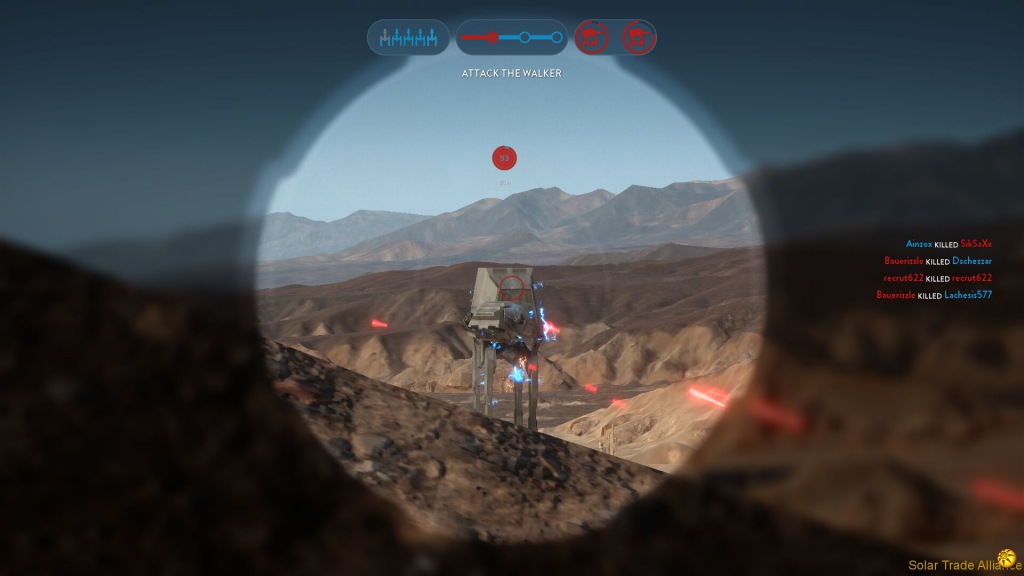1024x576 pixels.
Task: Click the Y-wing bombers indicator panel
Action: [x=409, y=38]
